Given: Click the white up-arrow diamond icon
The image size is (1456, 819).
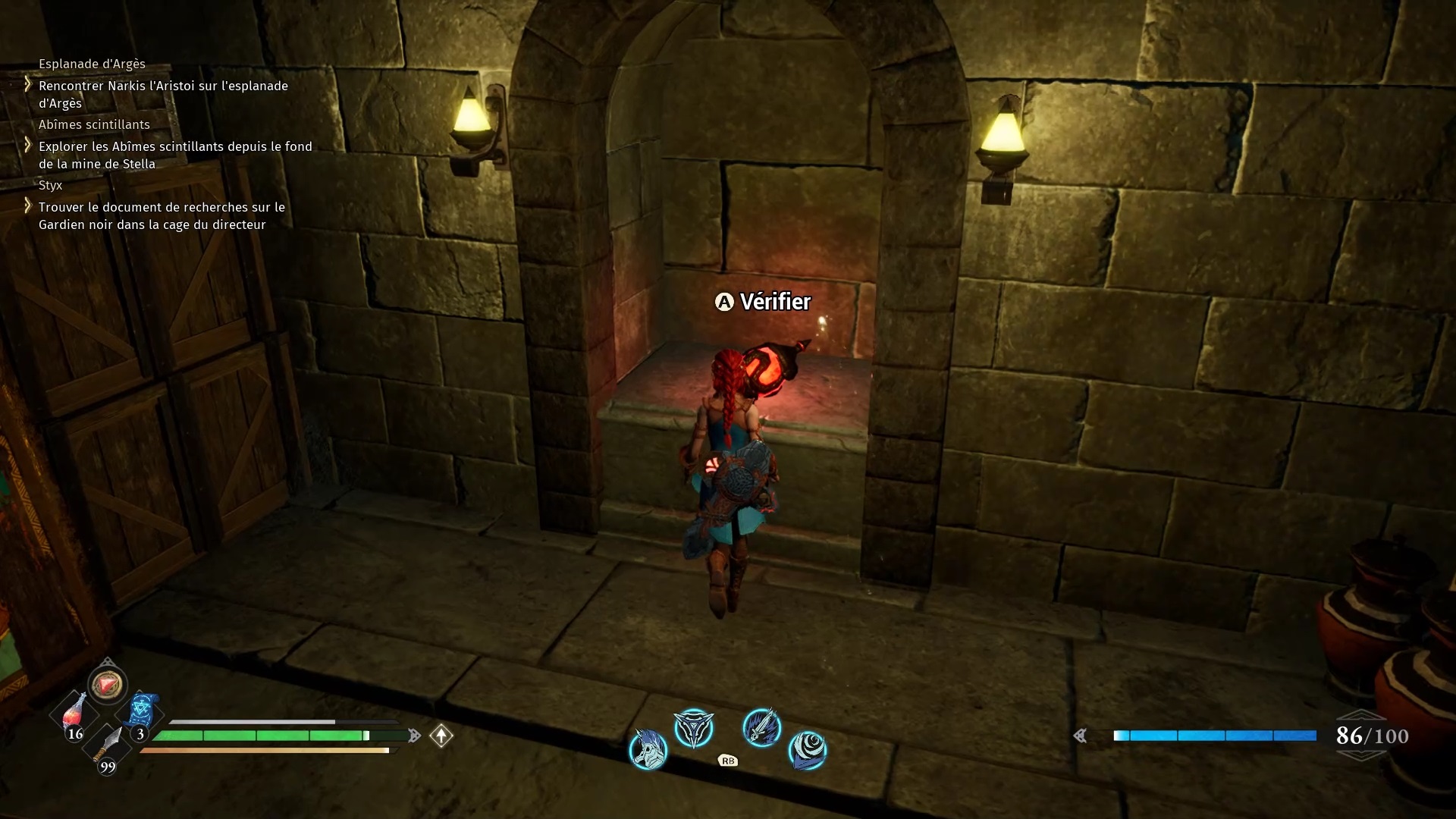Looking at the screenshot, I should [x=441, y=735].
